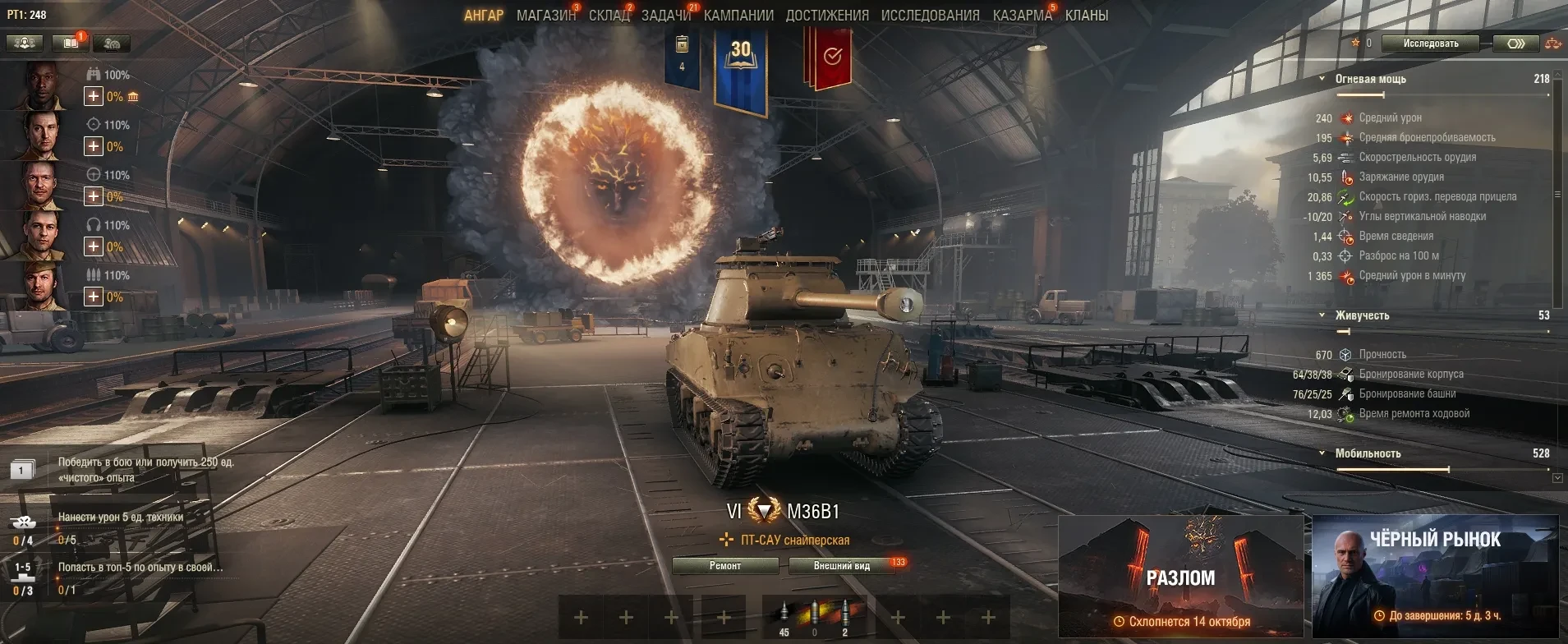The height and width of the screenshot is (644, 1568).
Task: Open the Кланы clans tab
Action: pyautogui.click(x=1086, y=16)
